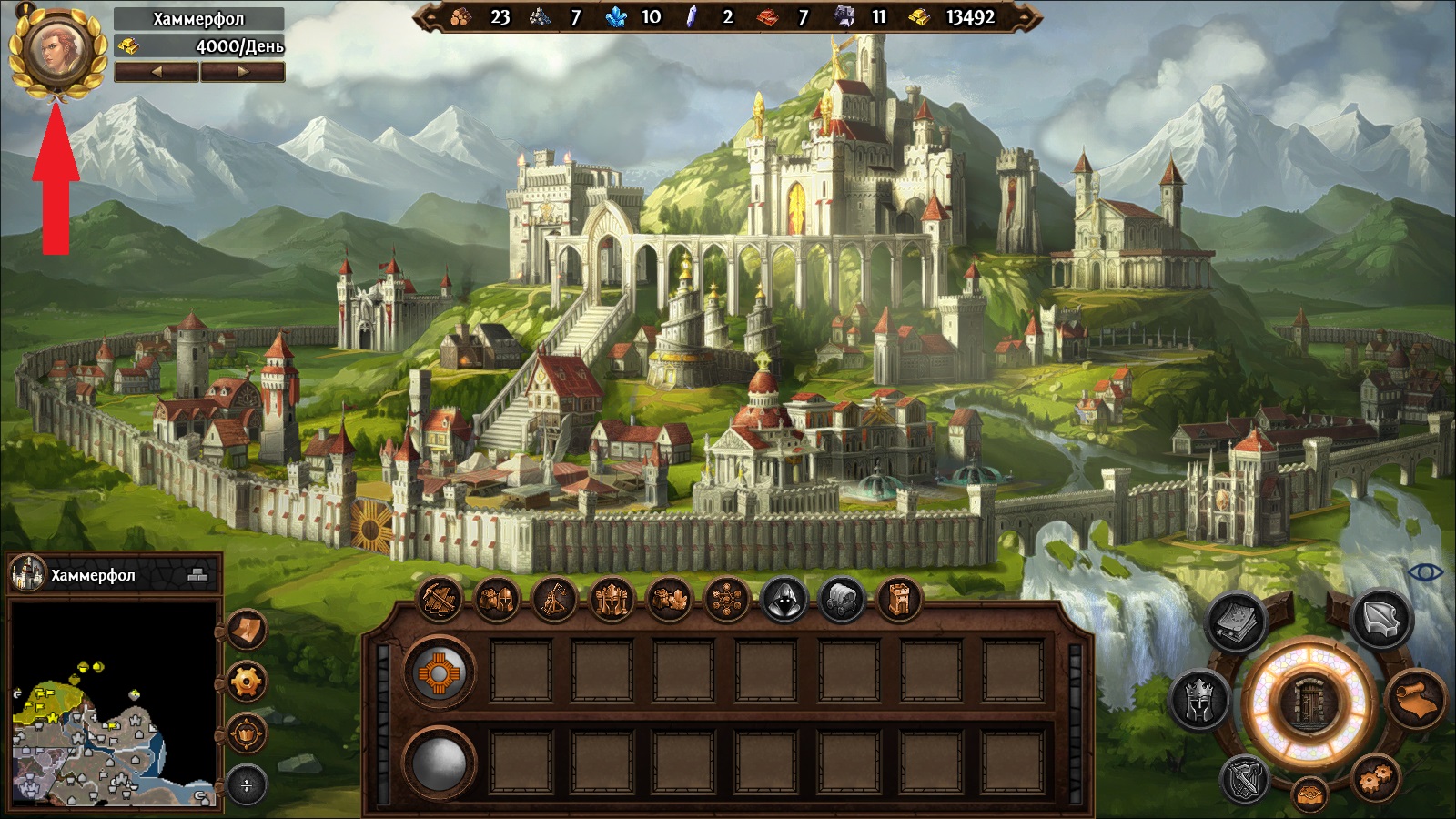This screenshot has height=819, width=1456.
Task: Go to the next town with right arrow
Action: pos(242,72)
